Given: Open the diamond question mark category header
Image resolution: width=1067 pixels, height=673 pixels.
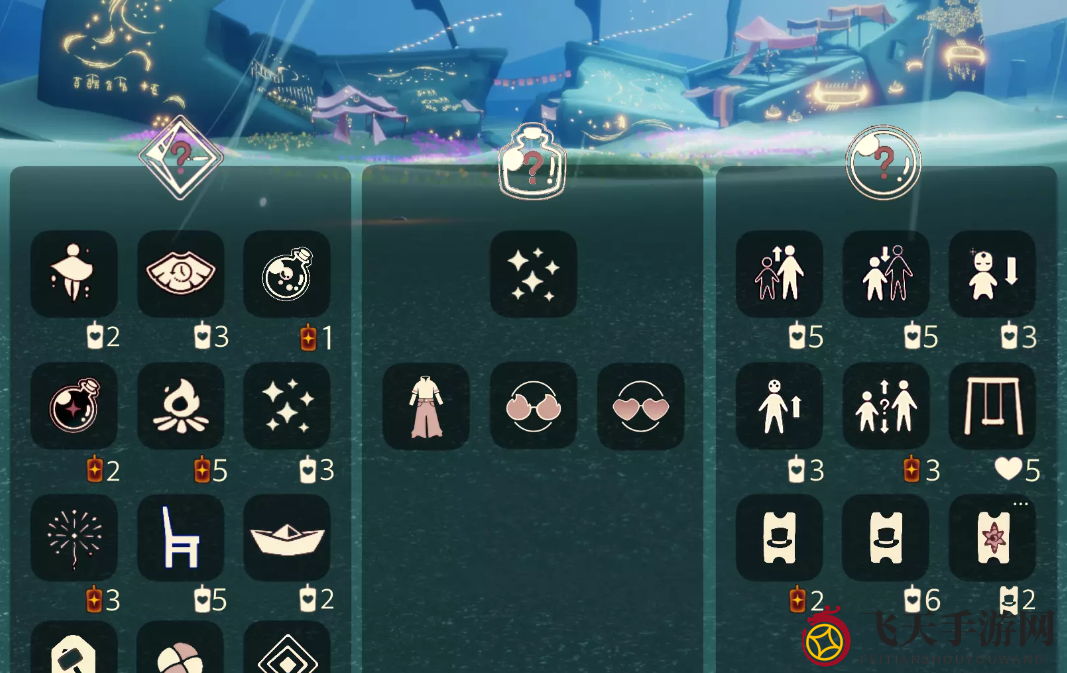Looking at the screenshot, I should [x=180, y=156].
